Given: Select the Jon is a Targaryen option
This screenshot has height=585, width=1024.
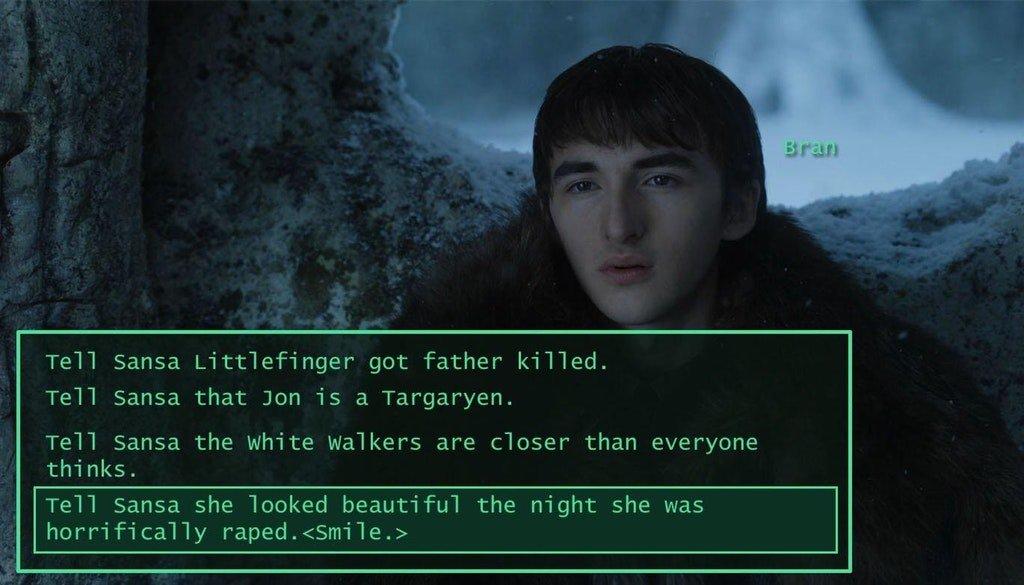Looking at the screenshot, I should point(279,397).
